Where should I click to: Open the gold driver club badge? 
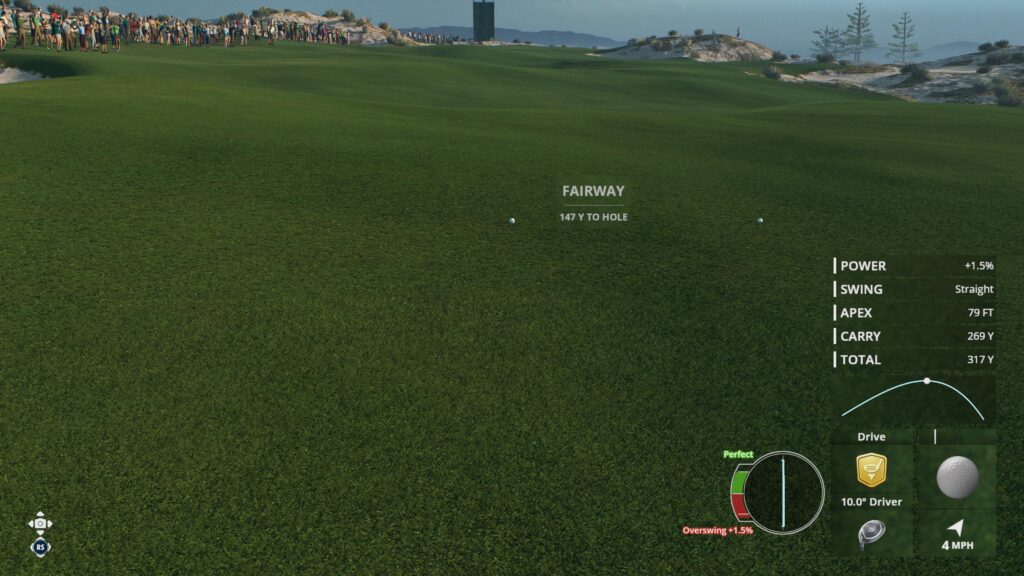click(871, 469)
